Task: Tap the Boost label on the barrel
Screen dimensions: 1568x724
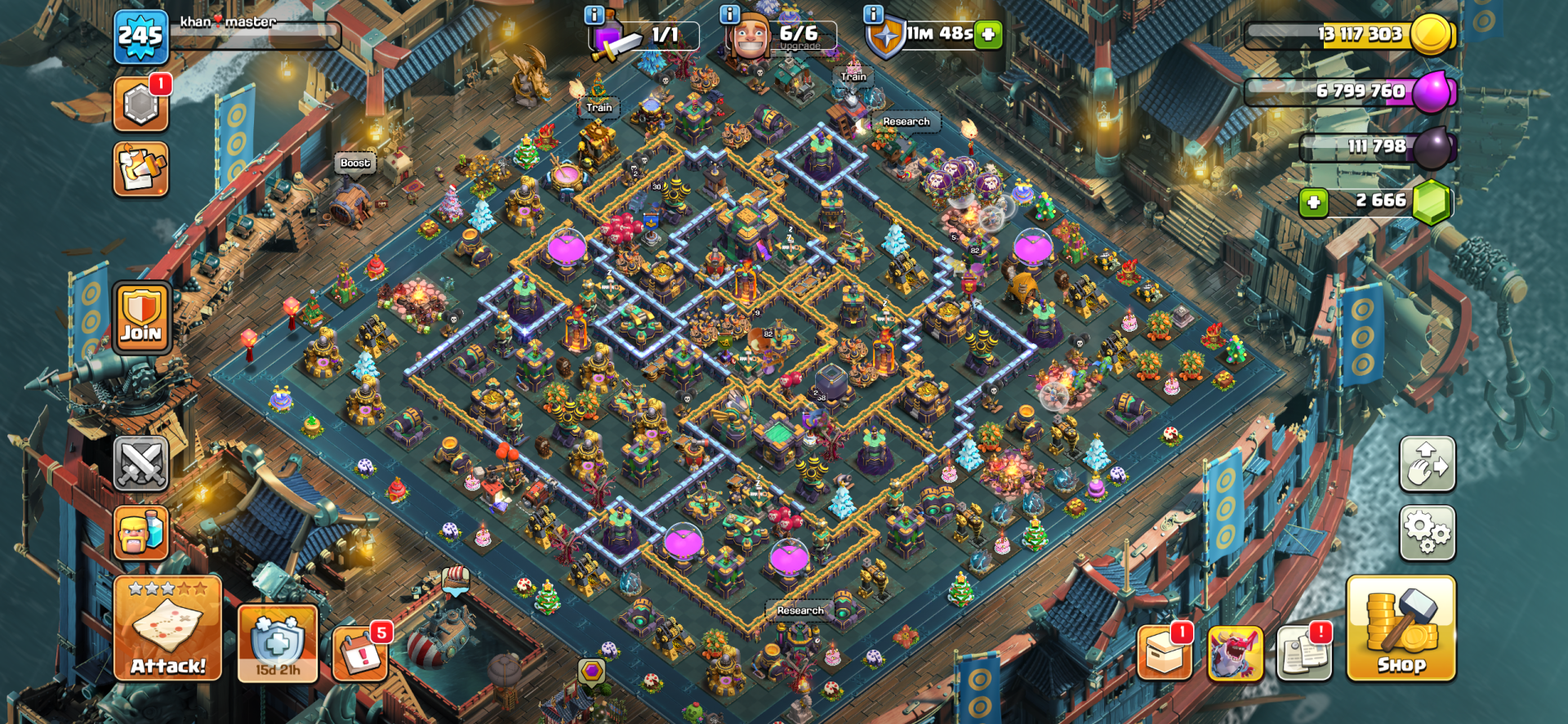Action: [354, 163]
